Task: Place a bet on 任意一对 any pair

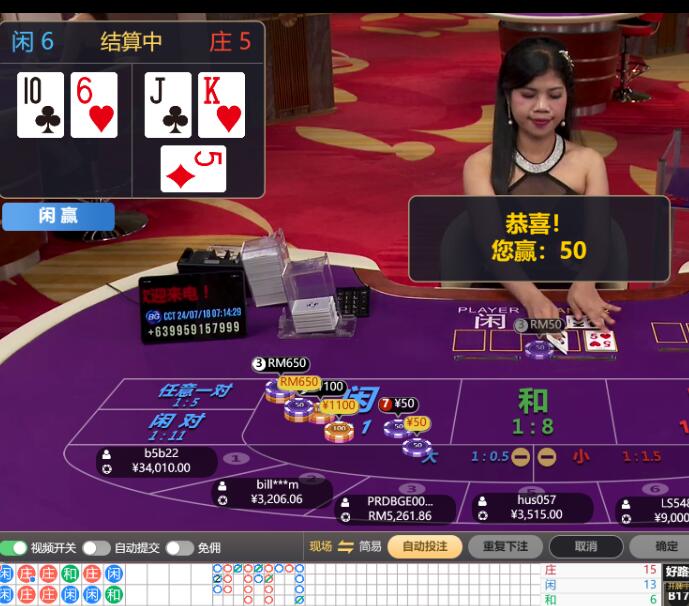Action: [x=192, y=393]
